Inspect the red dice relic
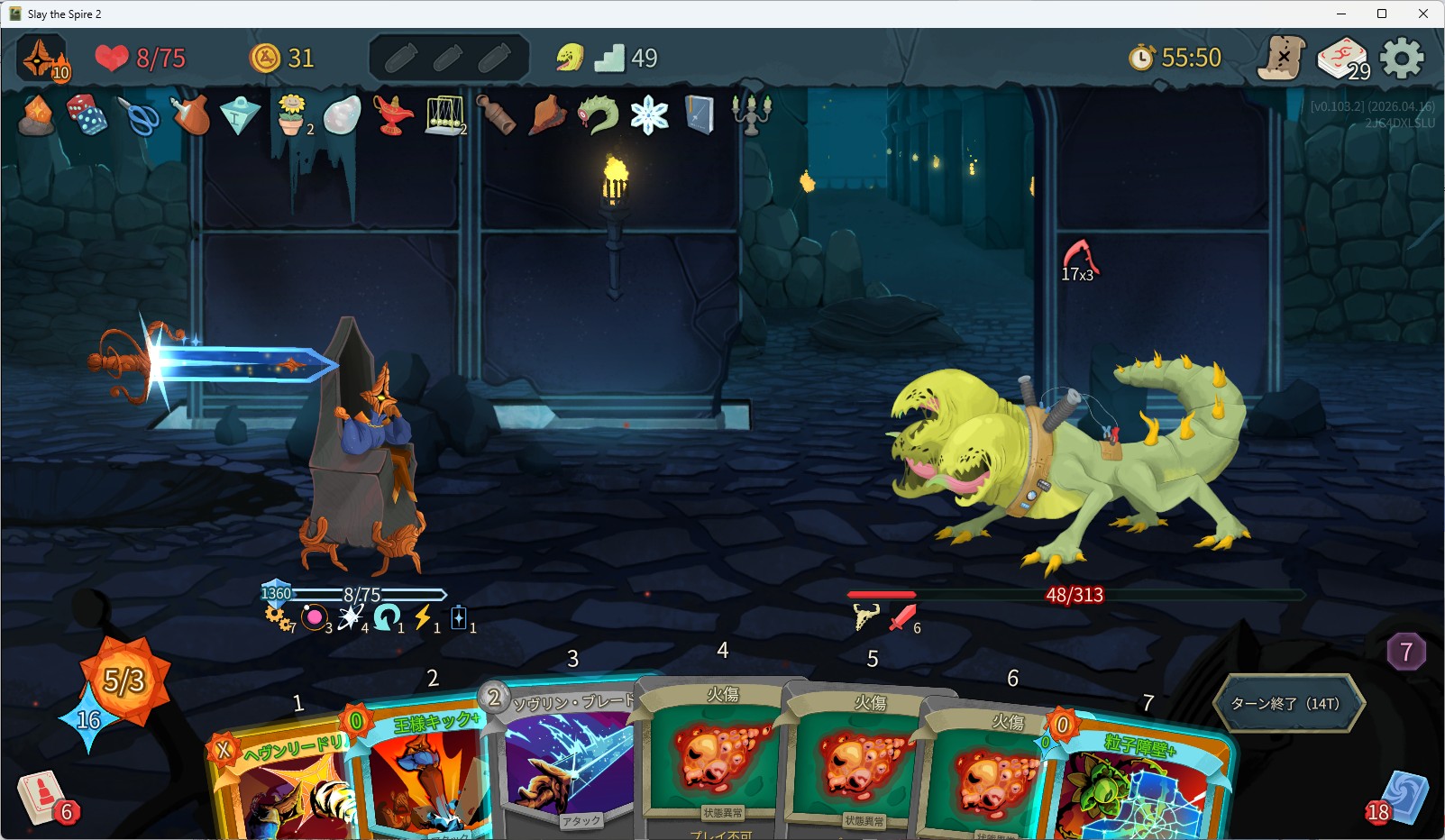 click(87, 115)
